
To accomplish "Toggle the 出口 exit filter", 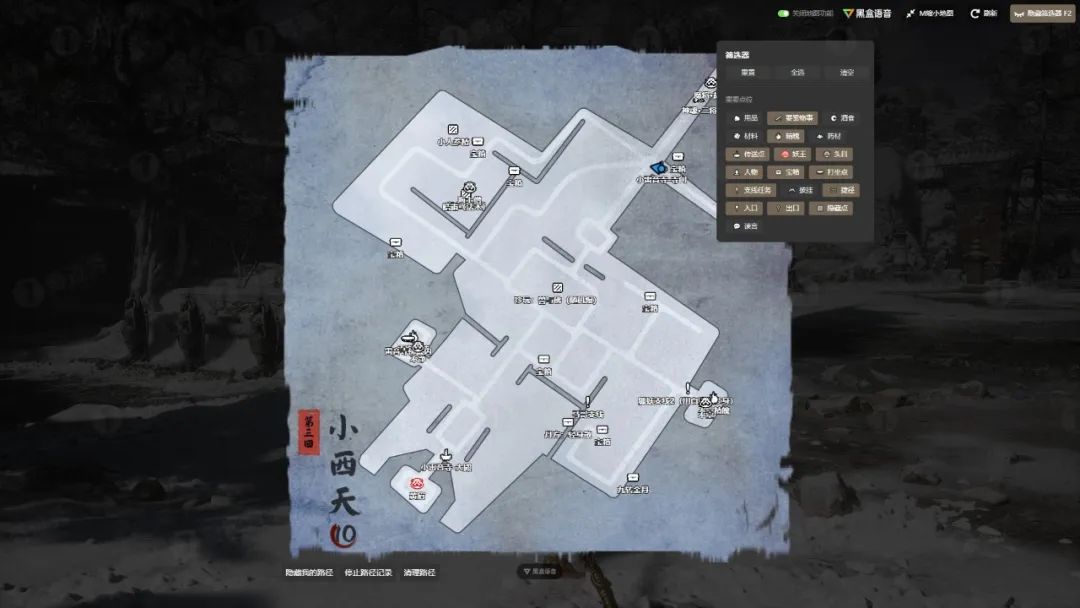I will tap(788, 208).
